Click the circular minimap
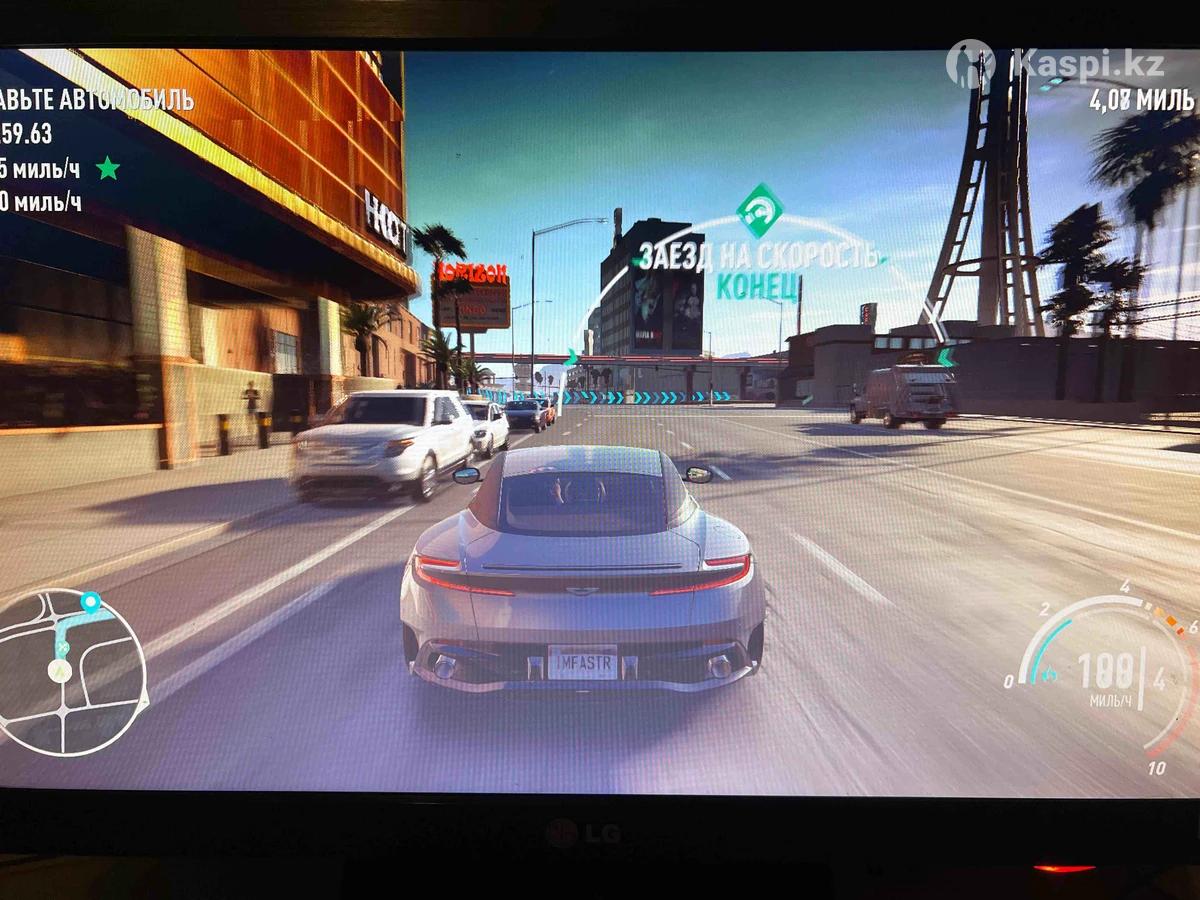Screen dimensions: 1200x900 click(x=70, y=672)
